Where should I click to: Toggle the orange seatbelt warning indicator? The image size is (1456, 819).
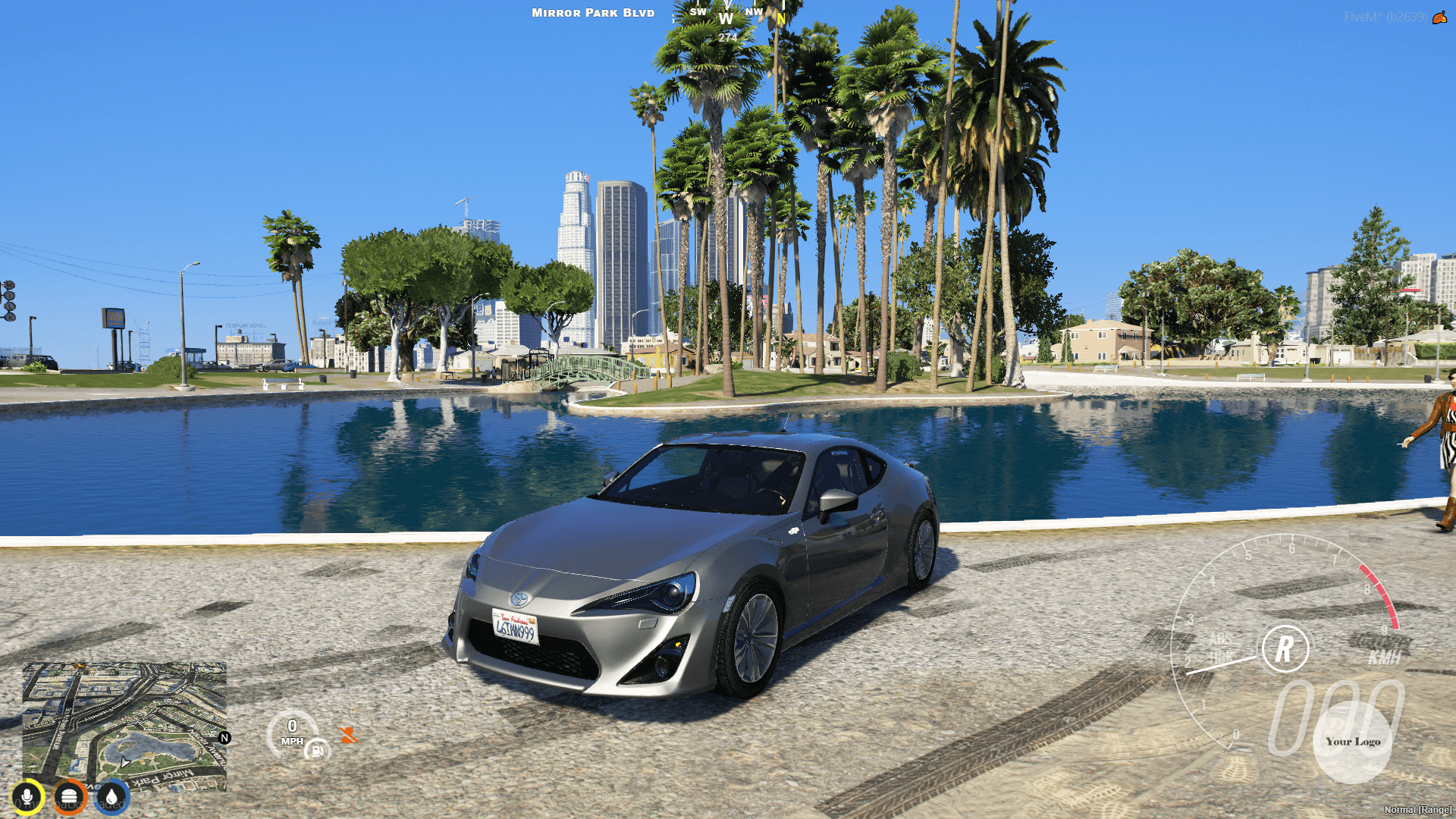pos(347,735)
